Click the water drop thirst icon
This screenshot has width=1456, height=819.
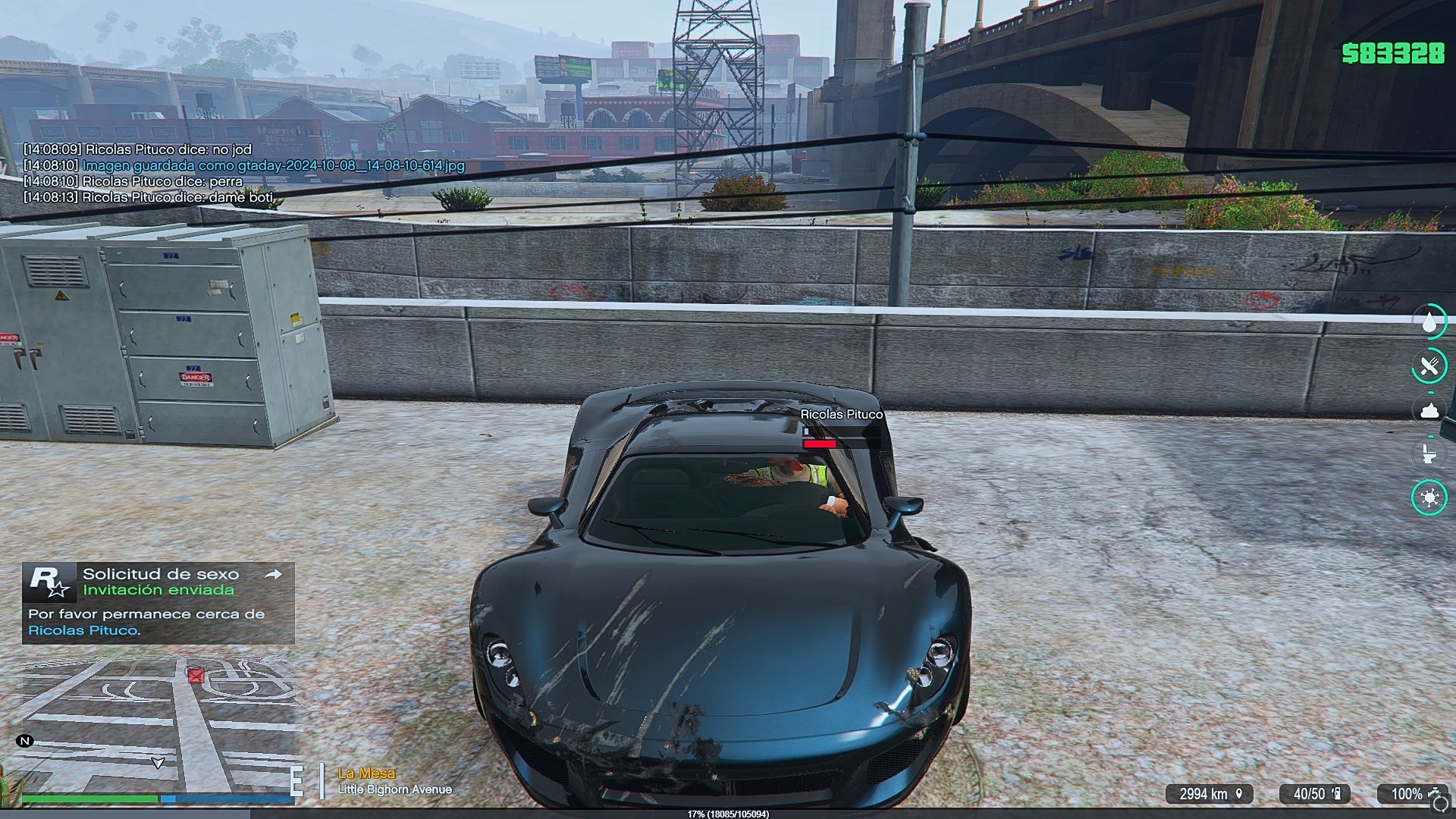coord(1429,322)
